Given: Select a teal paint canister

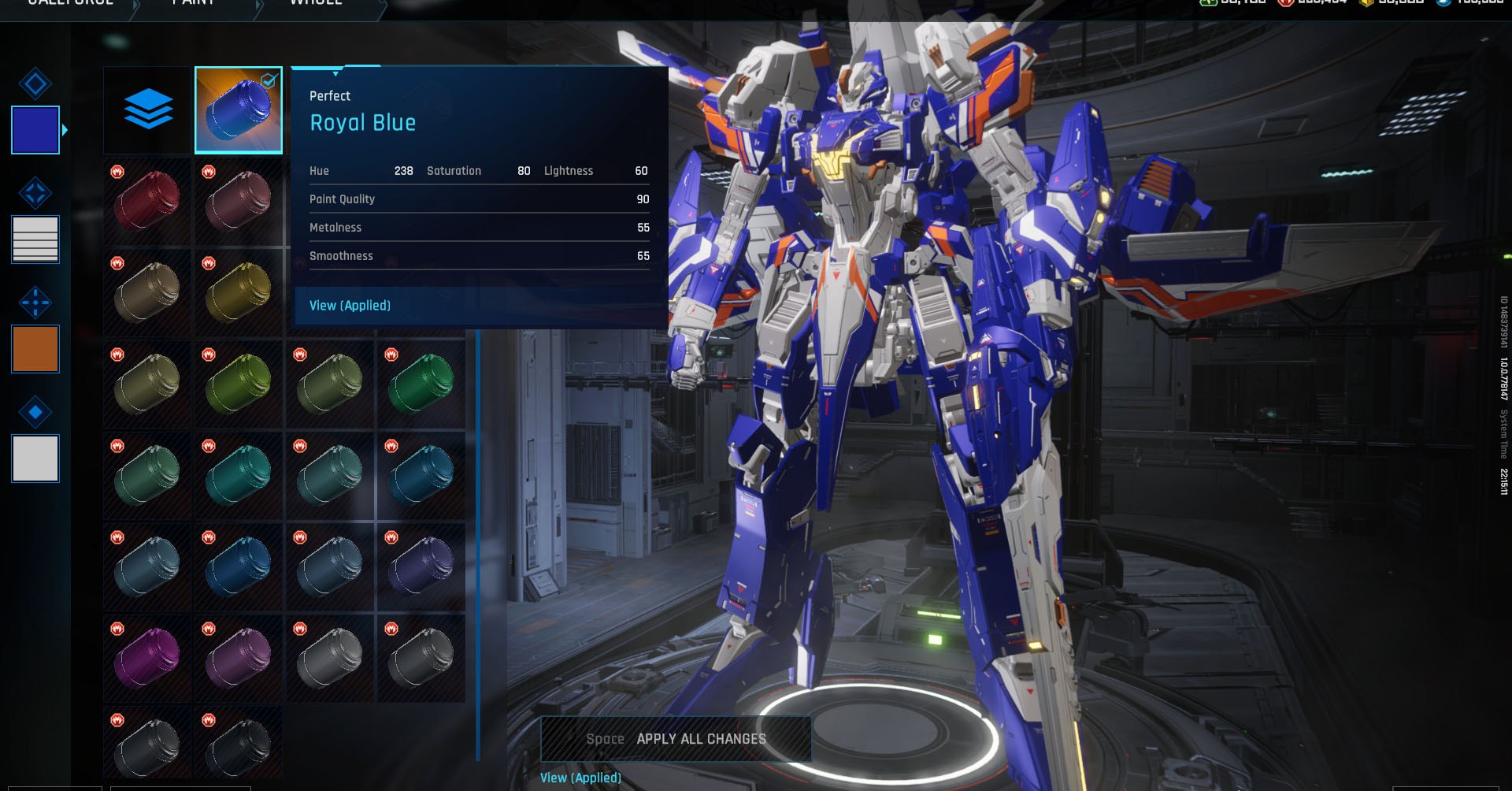Looking at the screenshot, I should click(x=238, y=475).
